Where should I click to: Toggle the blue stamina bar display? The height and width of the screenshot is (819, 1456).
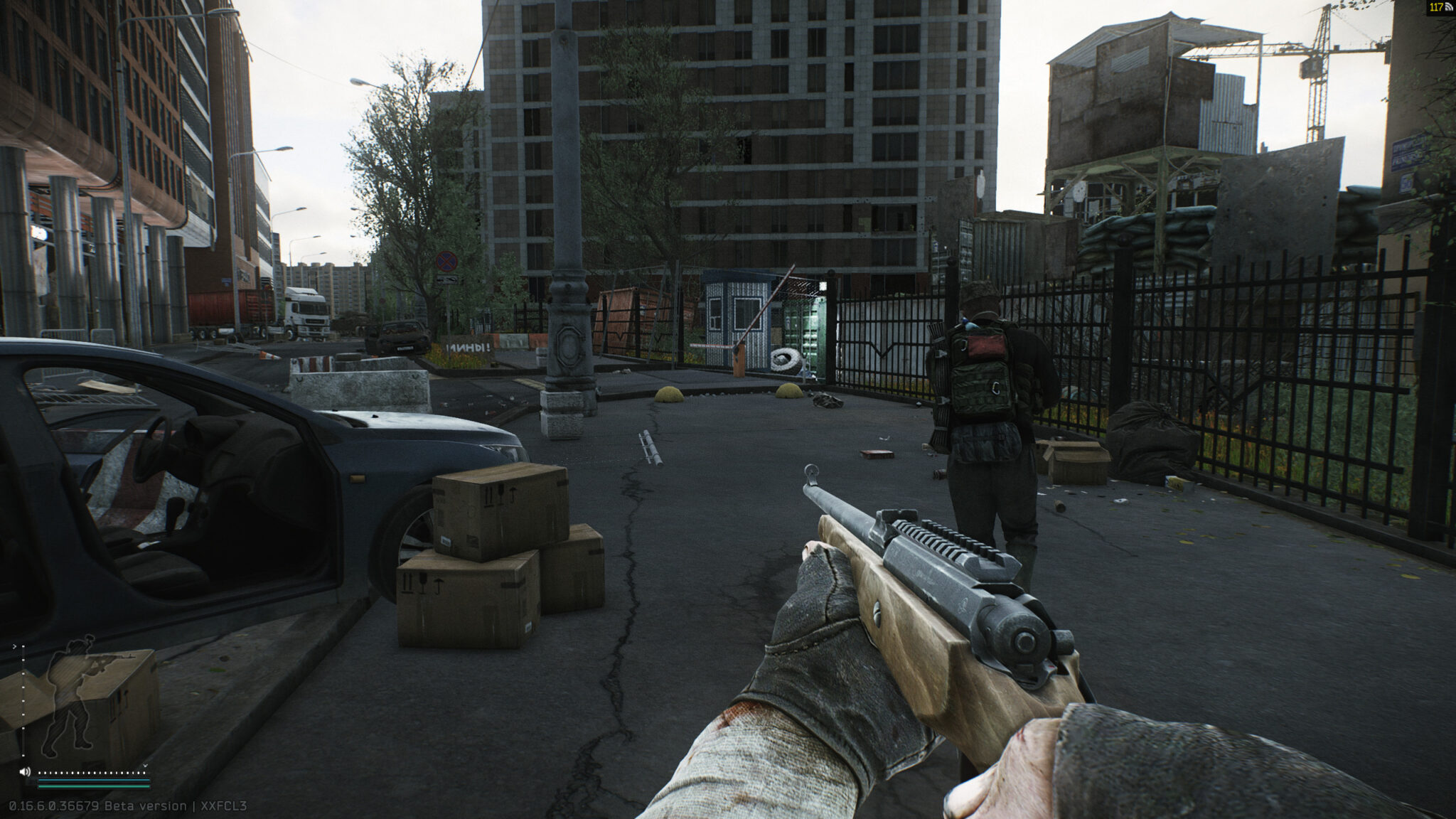(x=93, y=781)
